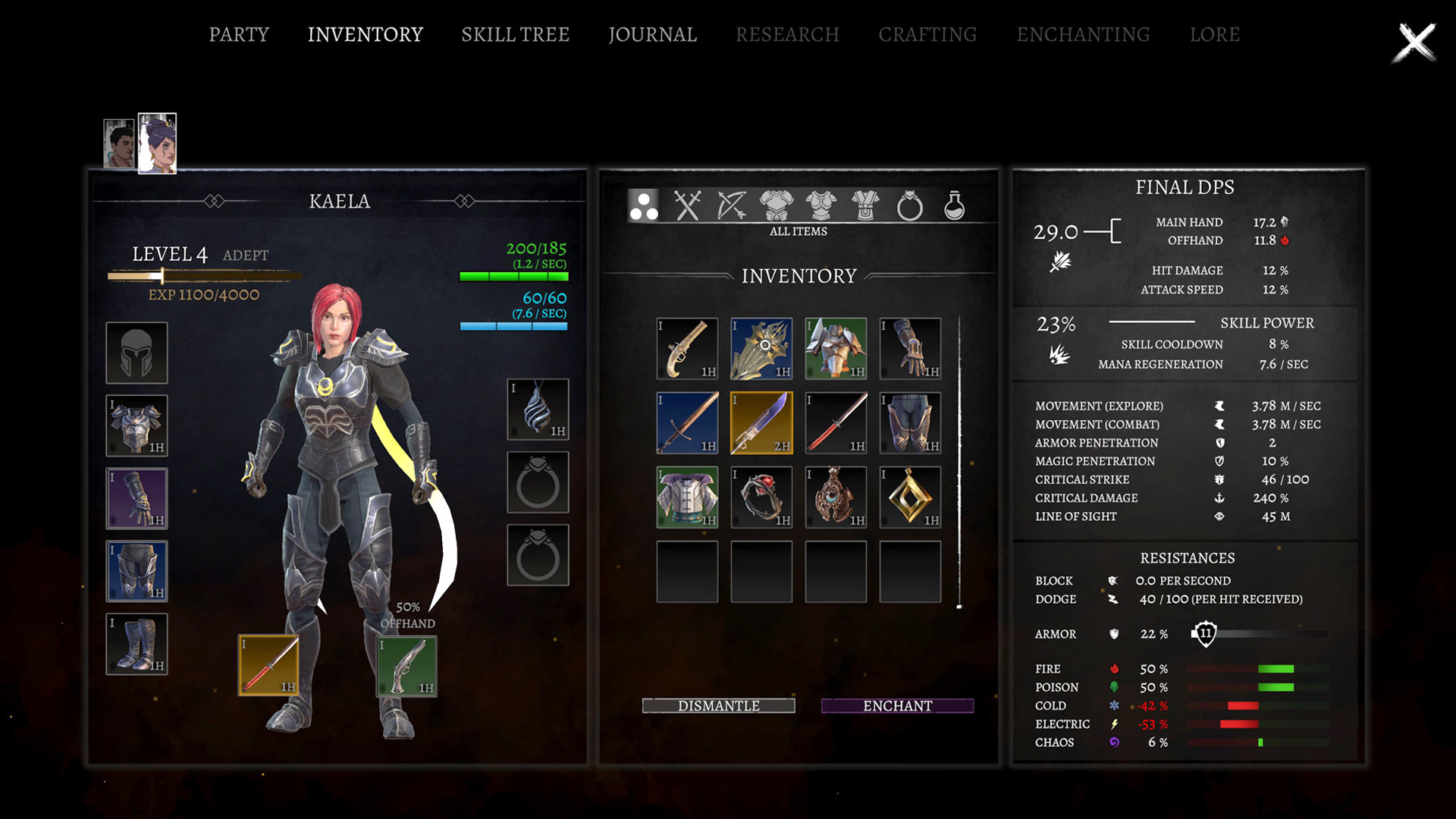Choose the bow ranged weapons filter
1456x819 pixels.
point(732,206)
